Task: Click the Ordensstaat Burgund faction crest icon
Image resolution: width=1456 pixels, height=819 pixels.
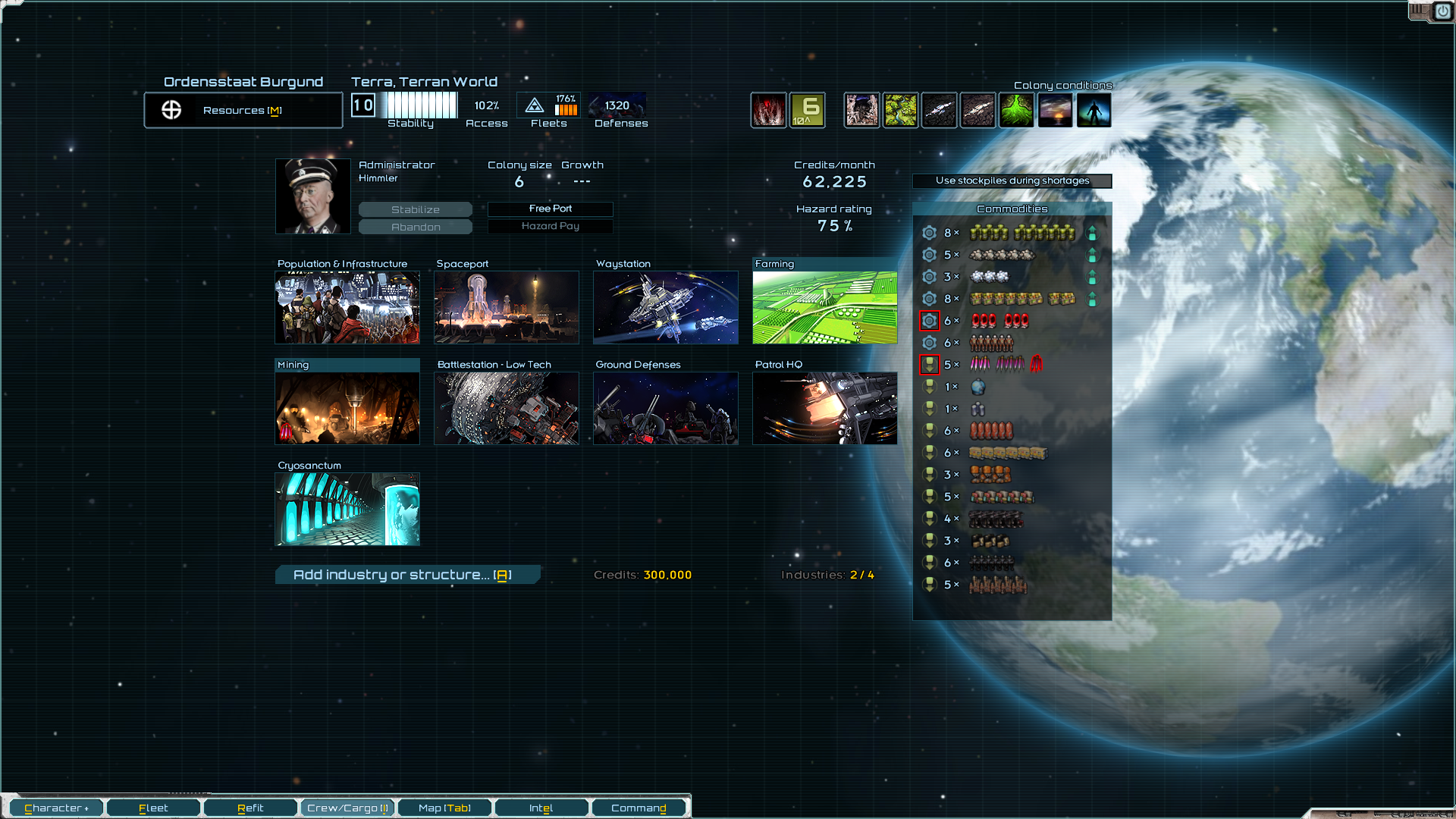Action: pyautogui.click(x=171, y=109)
